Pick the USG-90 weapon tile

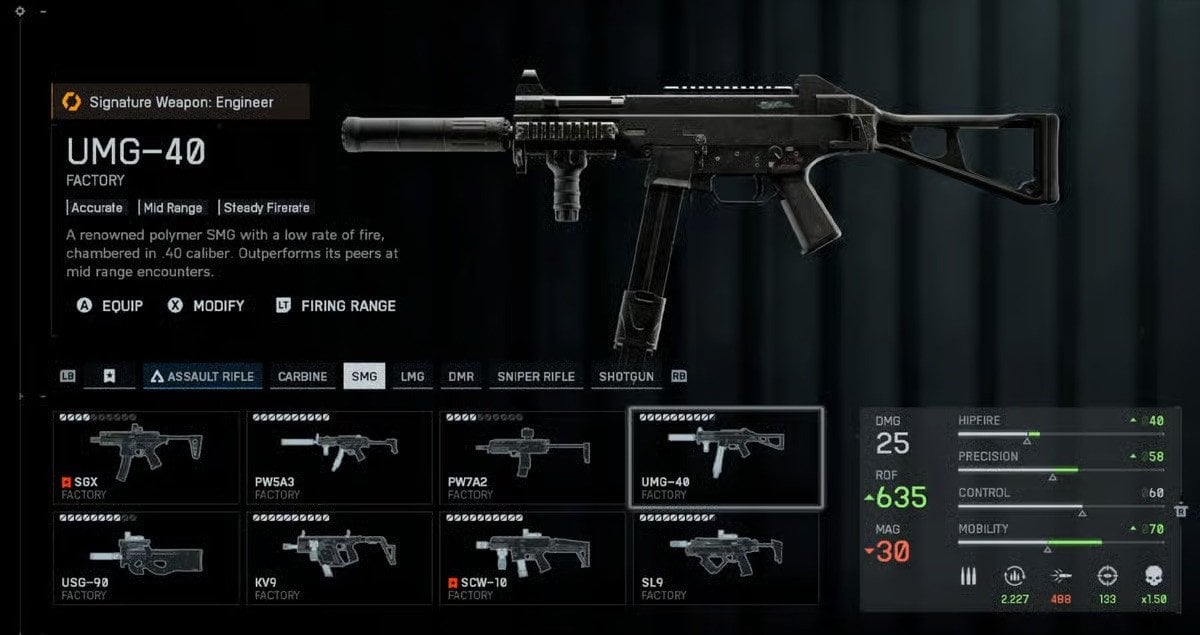[146, 558]
